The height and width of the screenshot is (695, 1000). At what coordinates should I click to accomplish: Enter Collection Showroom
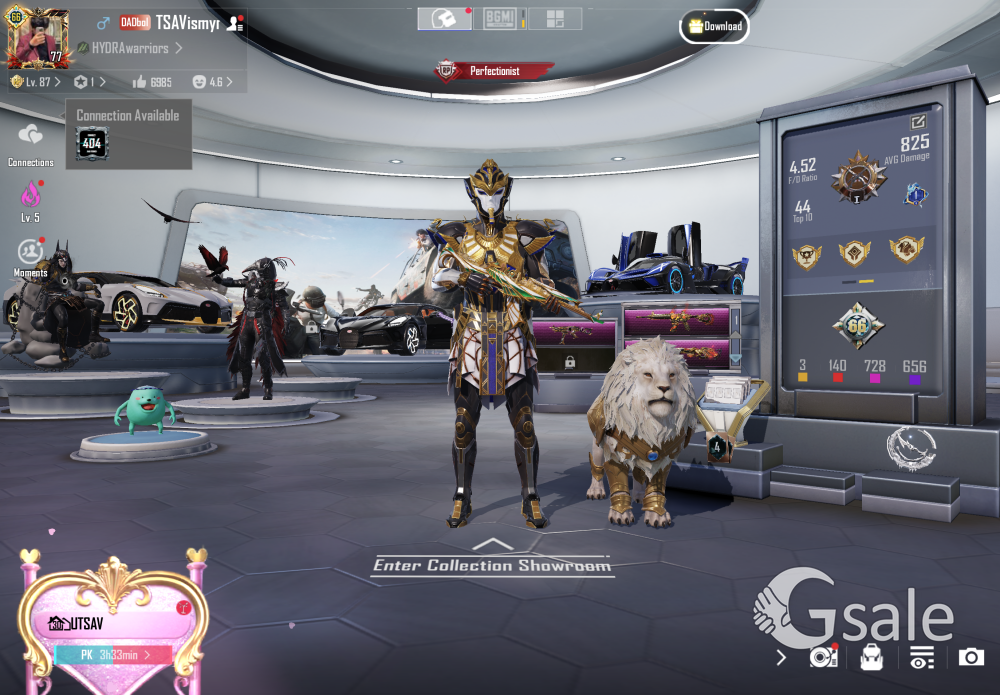pos(491,565)
